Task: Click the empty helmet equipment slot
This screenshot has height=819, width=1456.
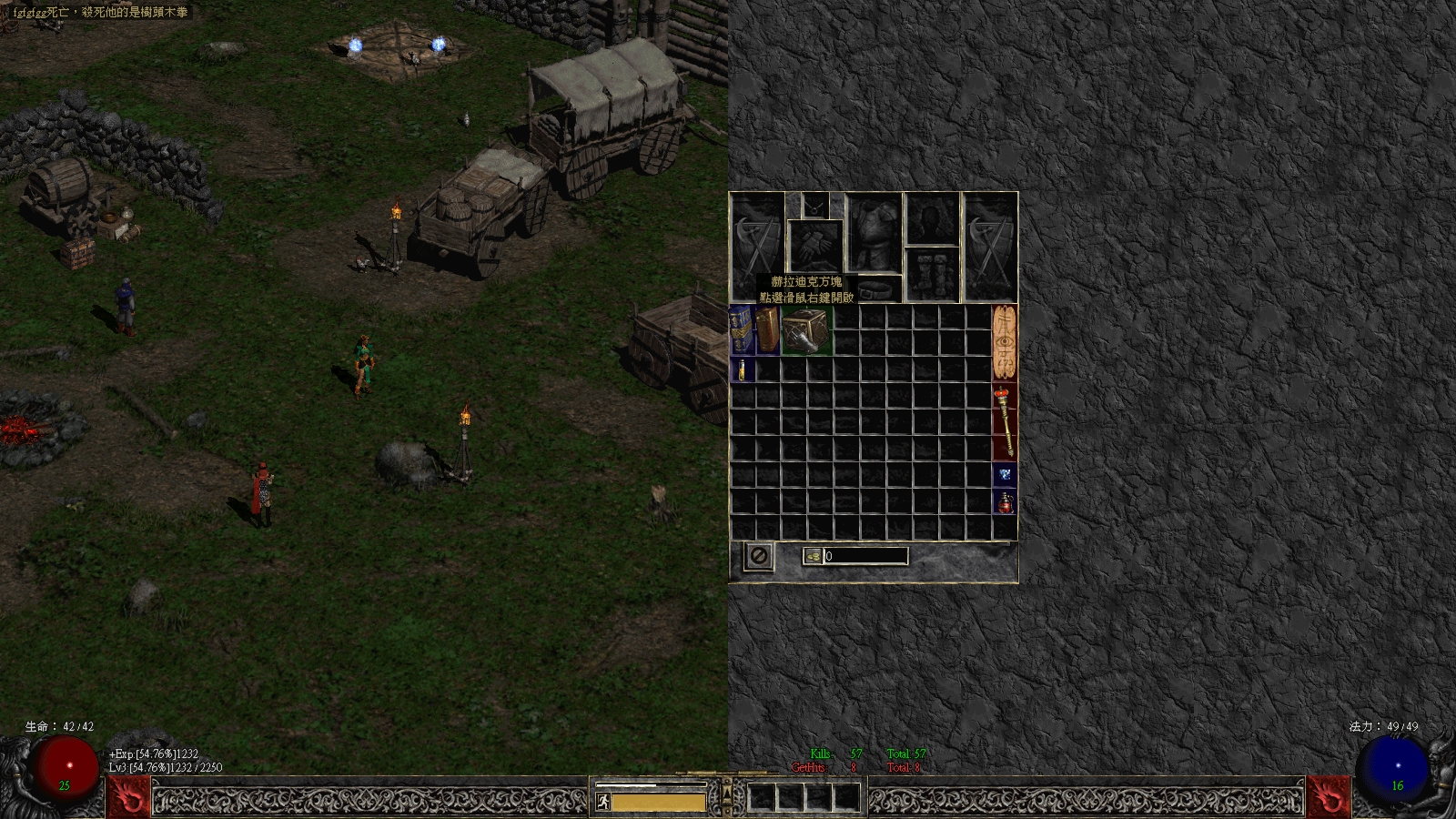Action: (x=933, y=218)
